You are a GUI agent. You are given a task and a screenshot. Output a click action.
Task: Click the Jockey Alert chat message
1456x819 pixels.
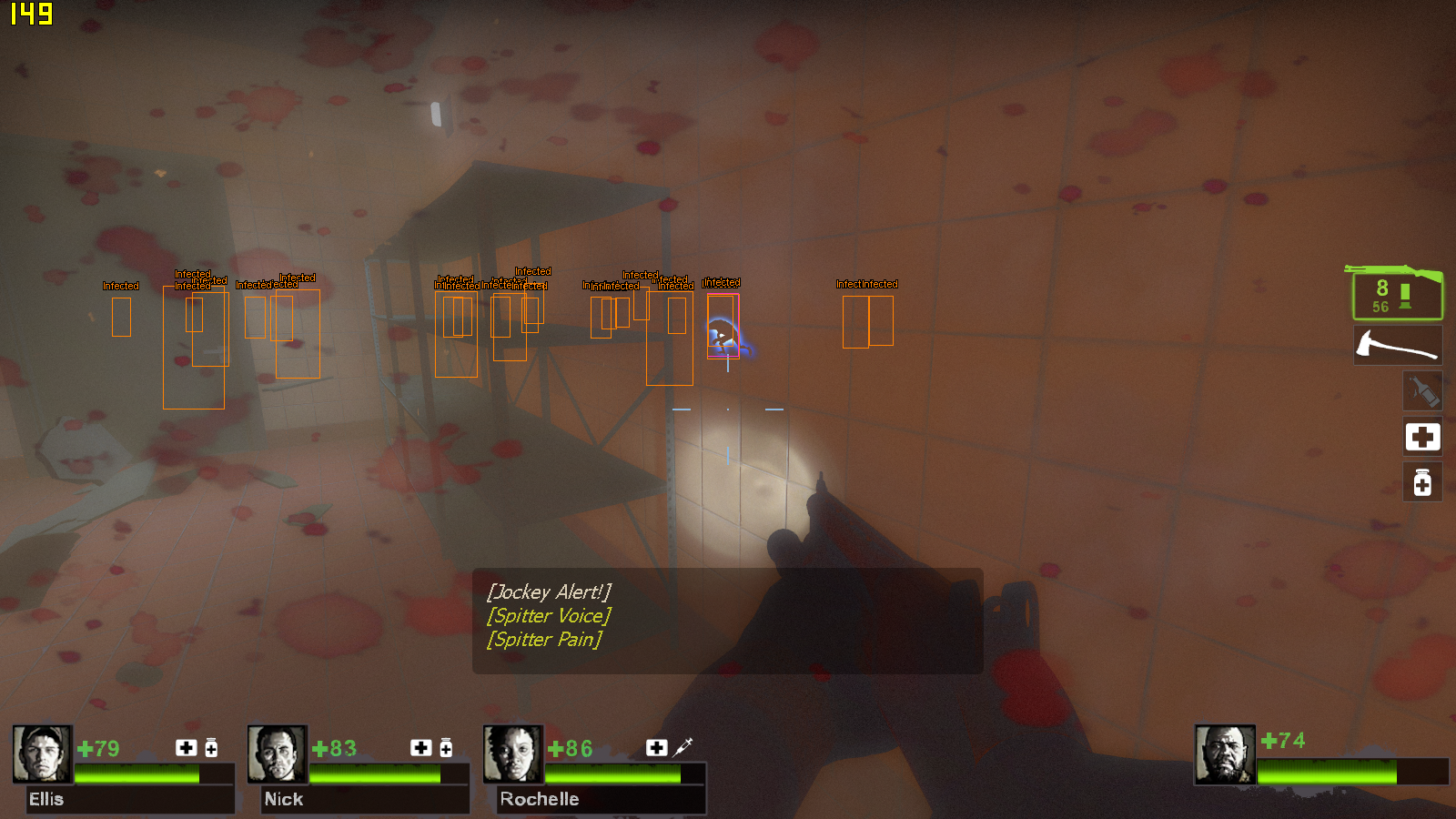tap(551, 591)
